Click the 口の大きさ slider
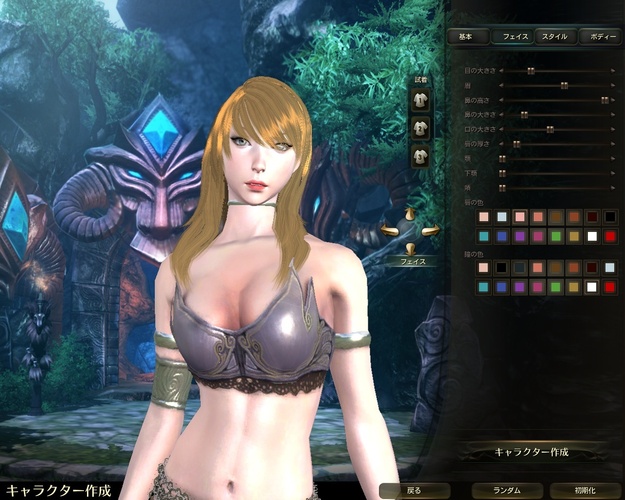This screenshot has width=625, height=500. [x=556, y=129]
